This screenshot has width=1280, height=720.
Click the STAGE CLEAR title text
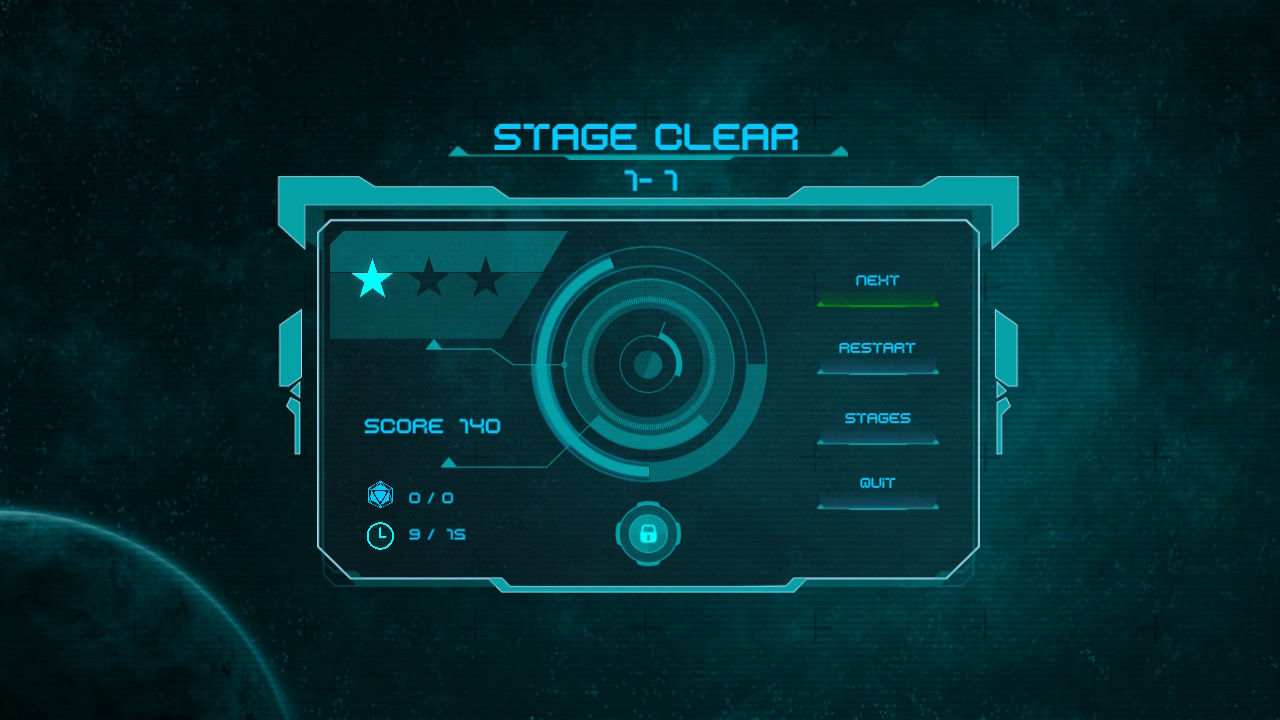648,136
